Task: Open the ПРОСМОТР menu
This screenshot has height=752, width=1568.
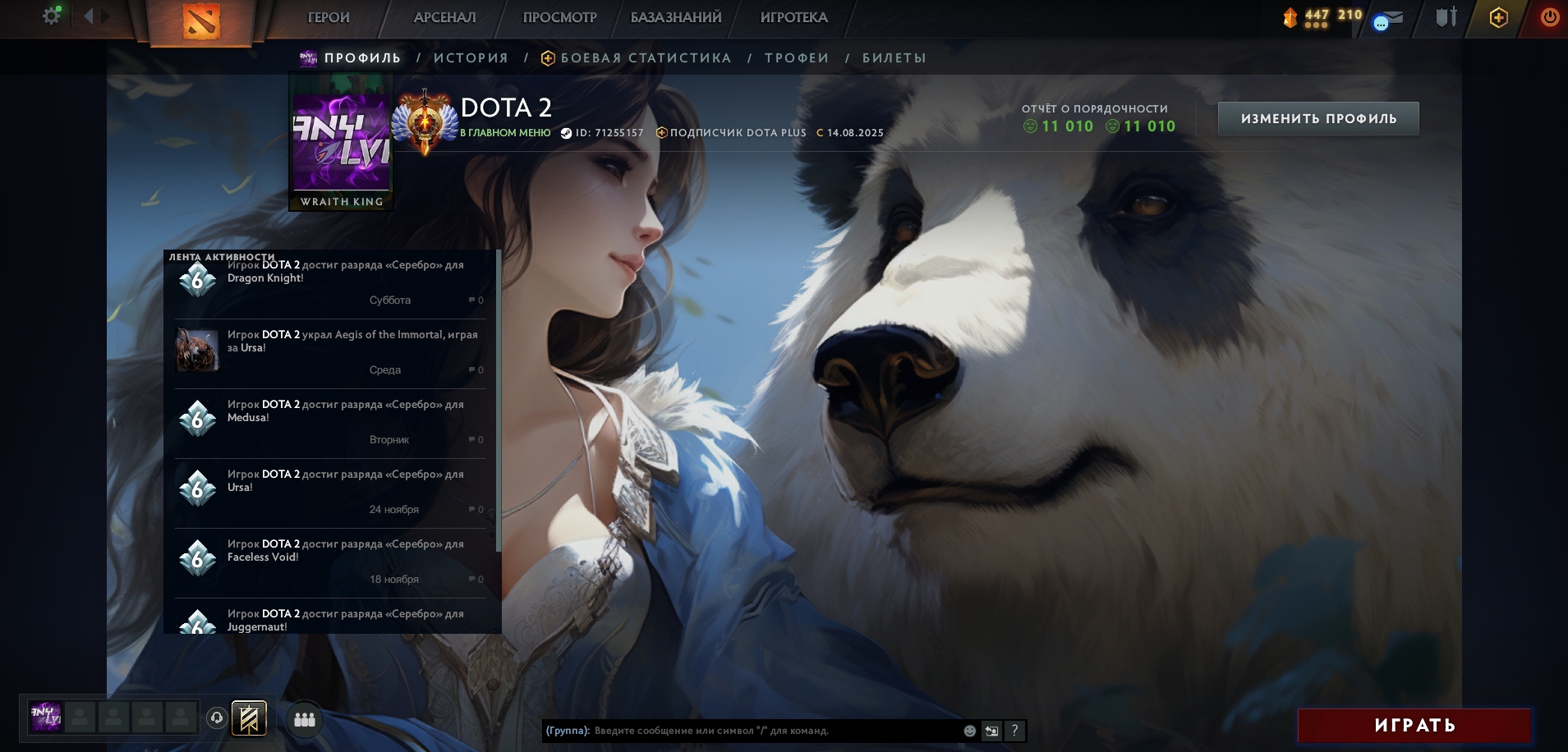Action: pyautogui.click(x=559, y=17)
